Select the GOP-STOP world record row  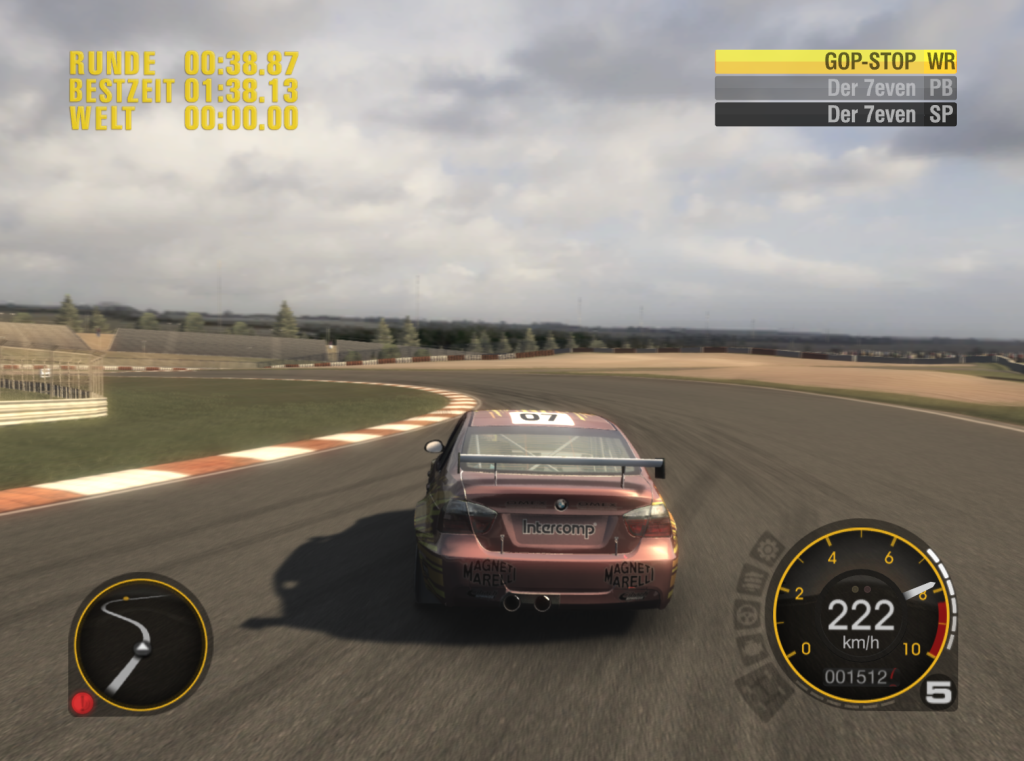835,61
